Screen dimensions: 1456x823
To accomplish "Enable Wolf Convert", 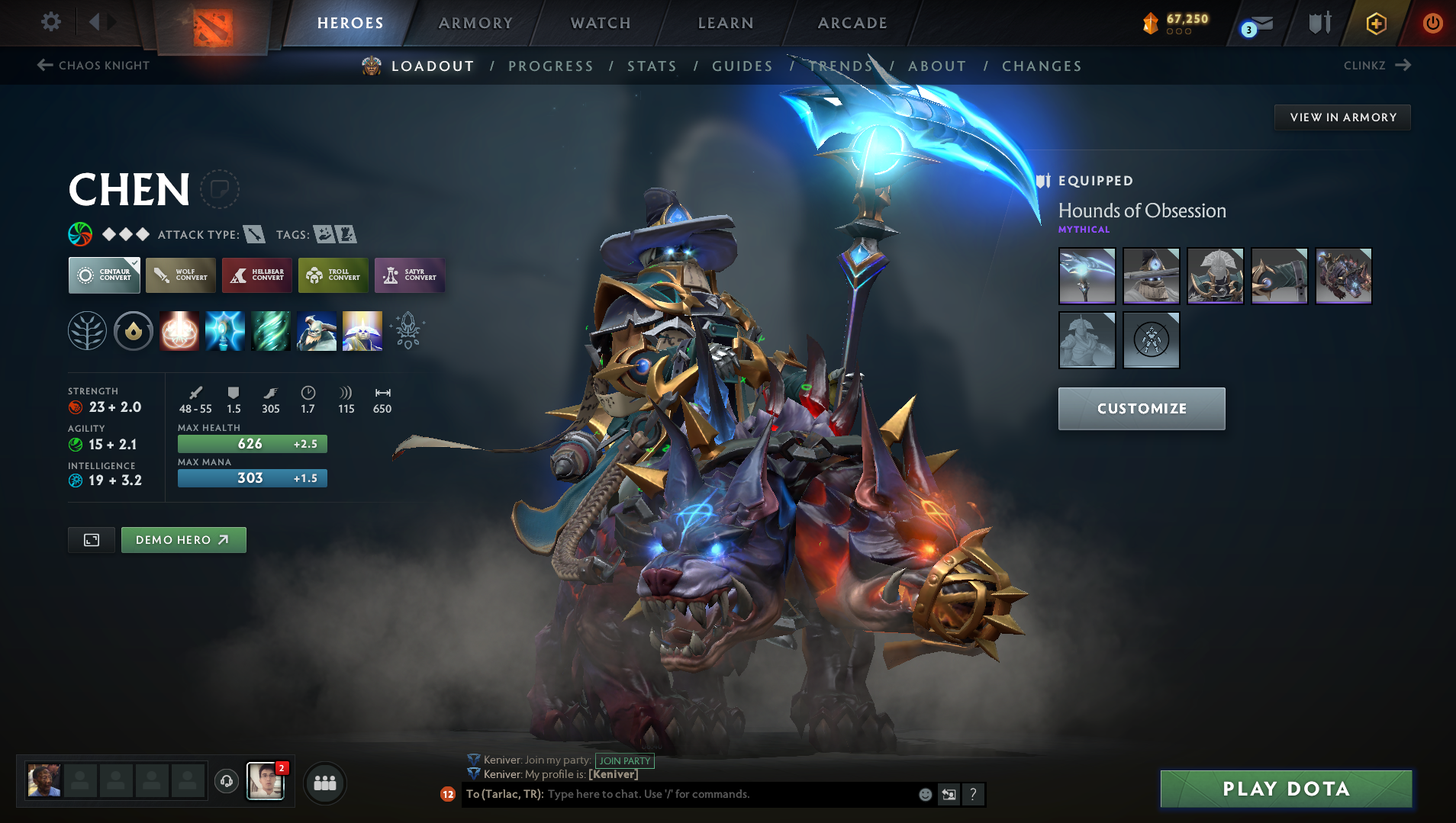I will click(180, 275).
